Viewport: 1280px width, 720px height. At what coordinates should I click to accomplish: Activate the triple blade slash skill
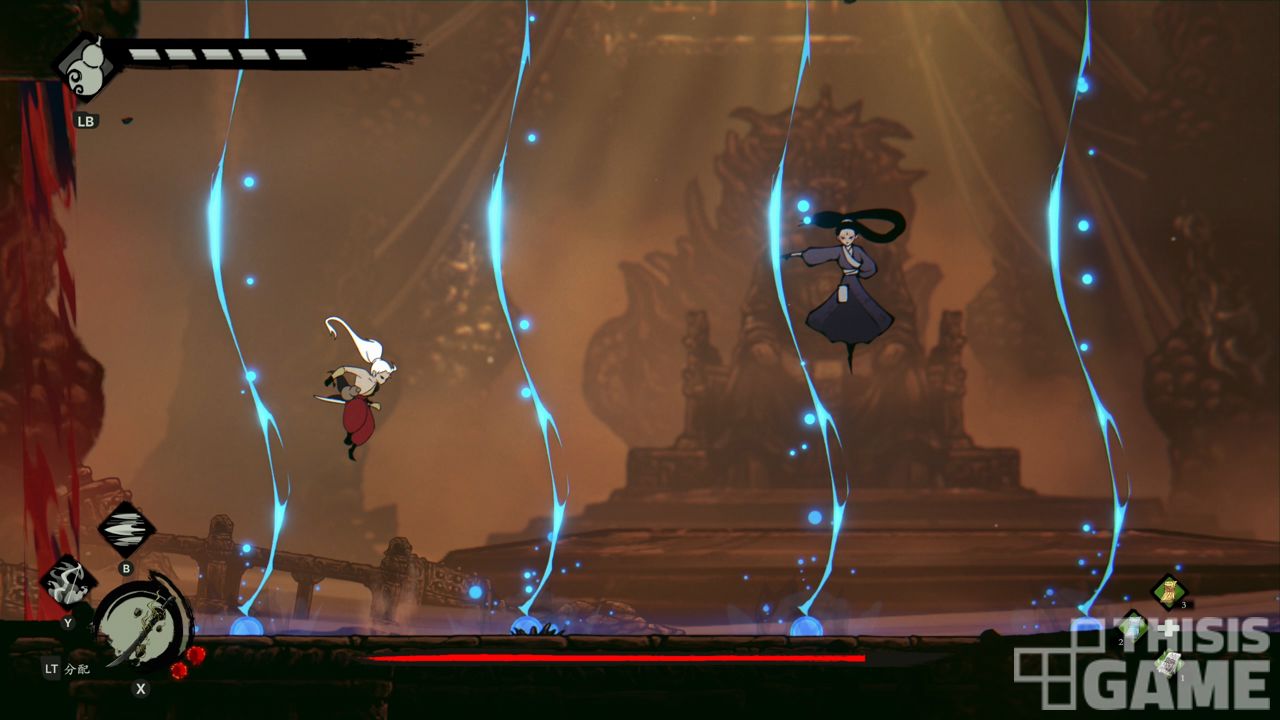click(x=126, y=529)
